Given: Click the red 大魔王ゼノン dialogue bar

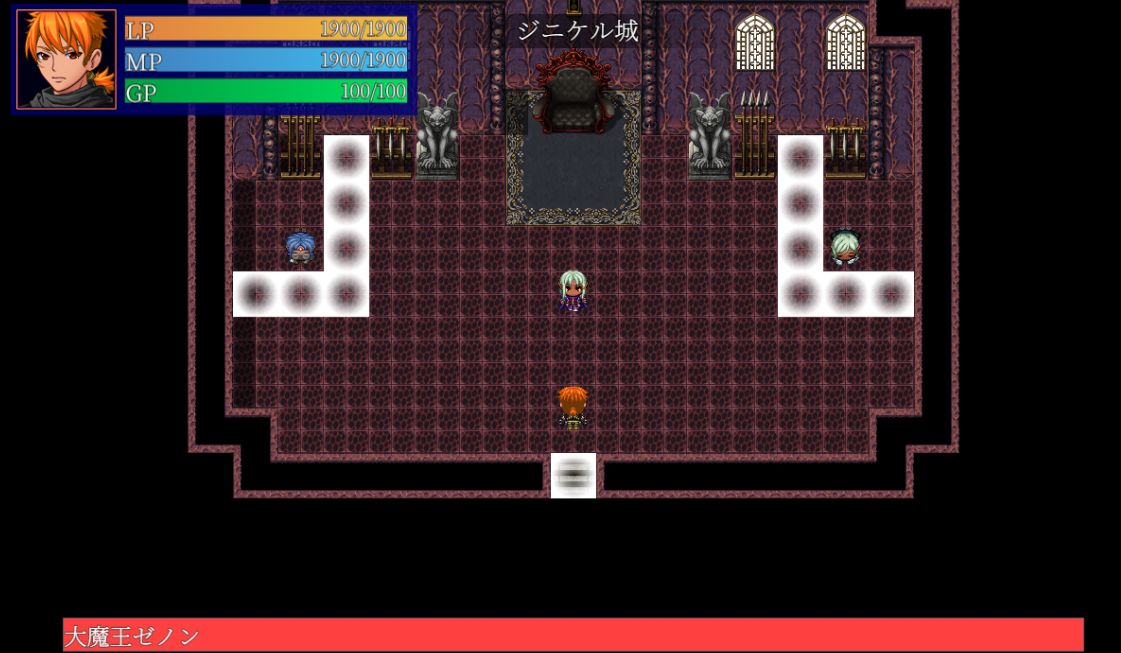Looking at the screenshot, I should tap(573, 635).
